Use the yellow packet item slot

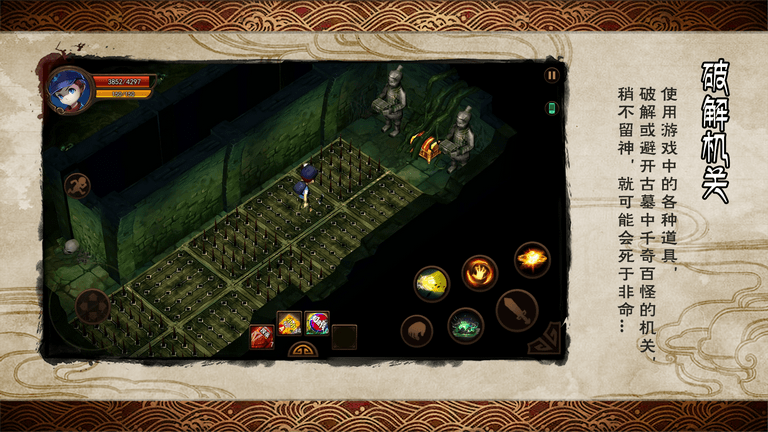tap(289, 323)
